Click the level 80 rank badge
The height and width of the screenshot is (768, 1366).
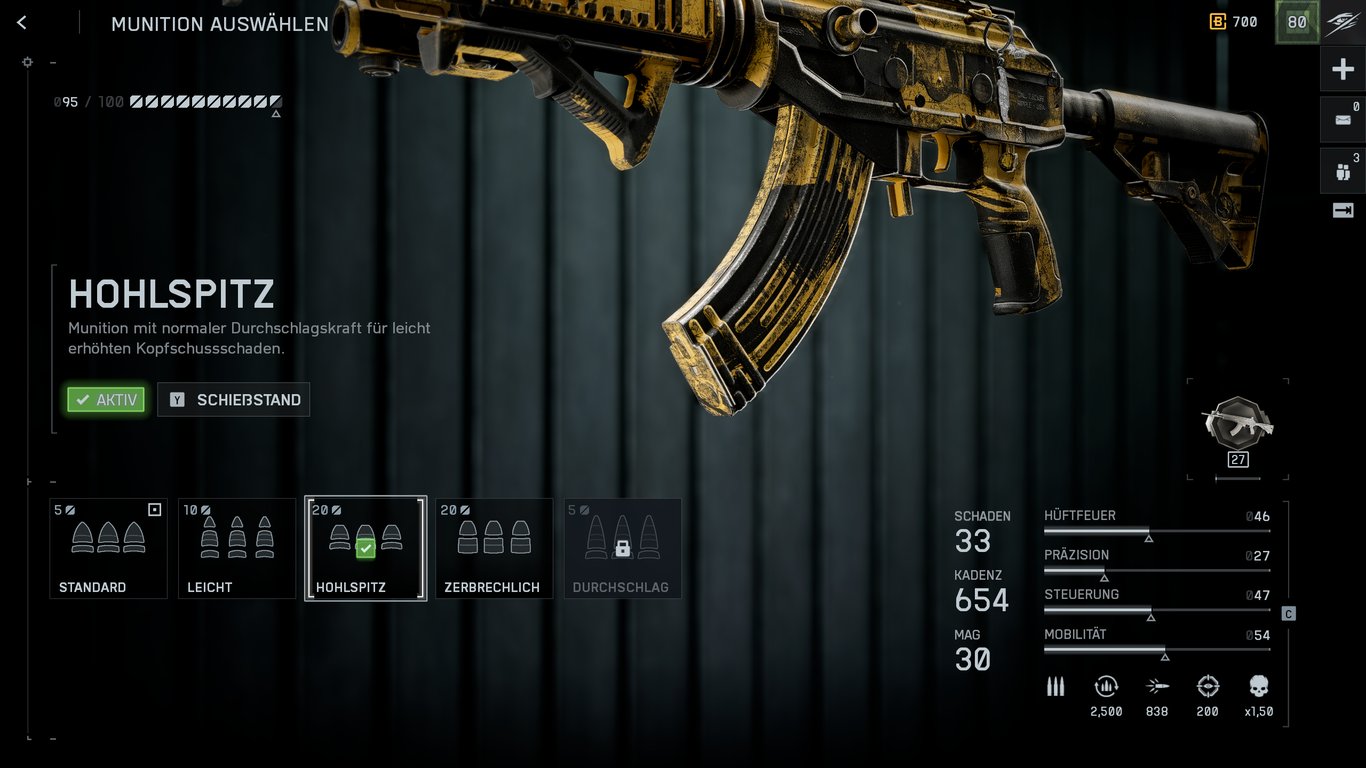pyautogui.click(x=1297, y=22)
